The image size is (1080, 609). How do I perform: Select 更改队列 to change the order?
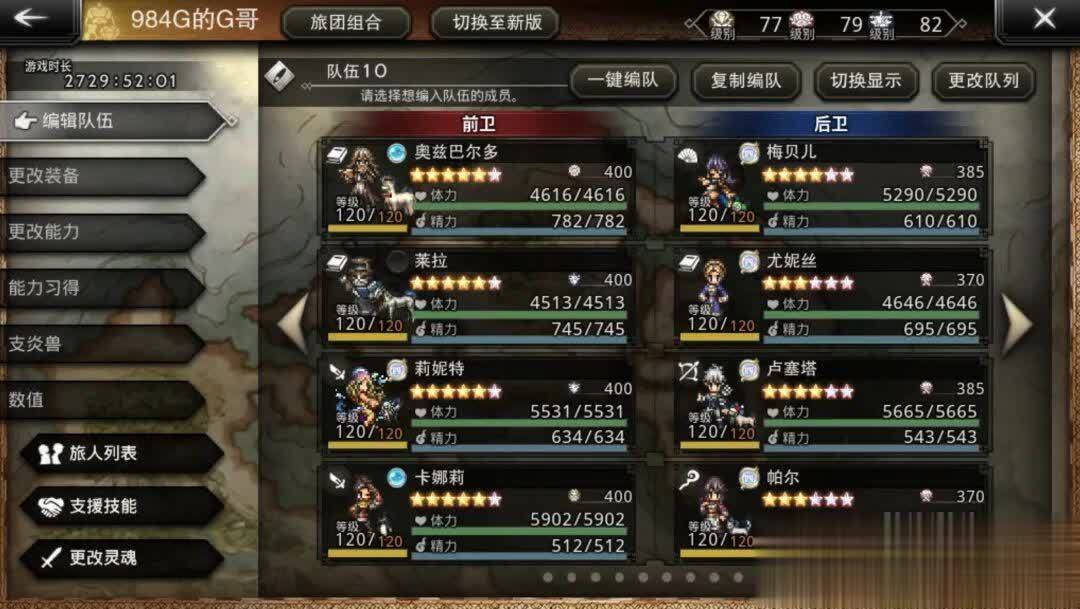[983, 81]
